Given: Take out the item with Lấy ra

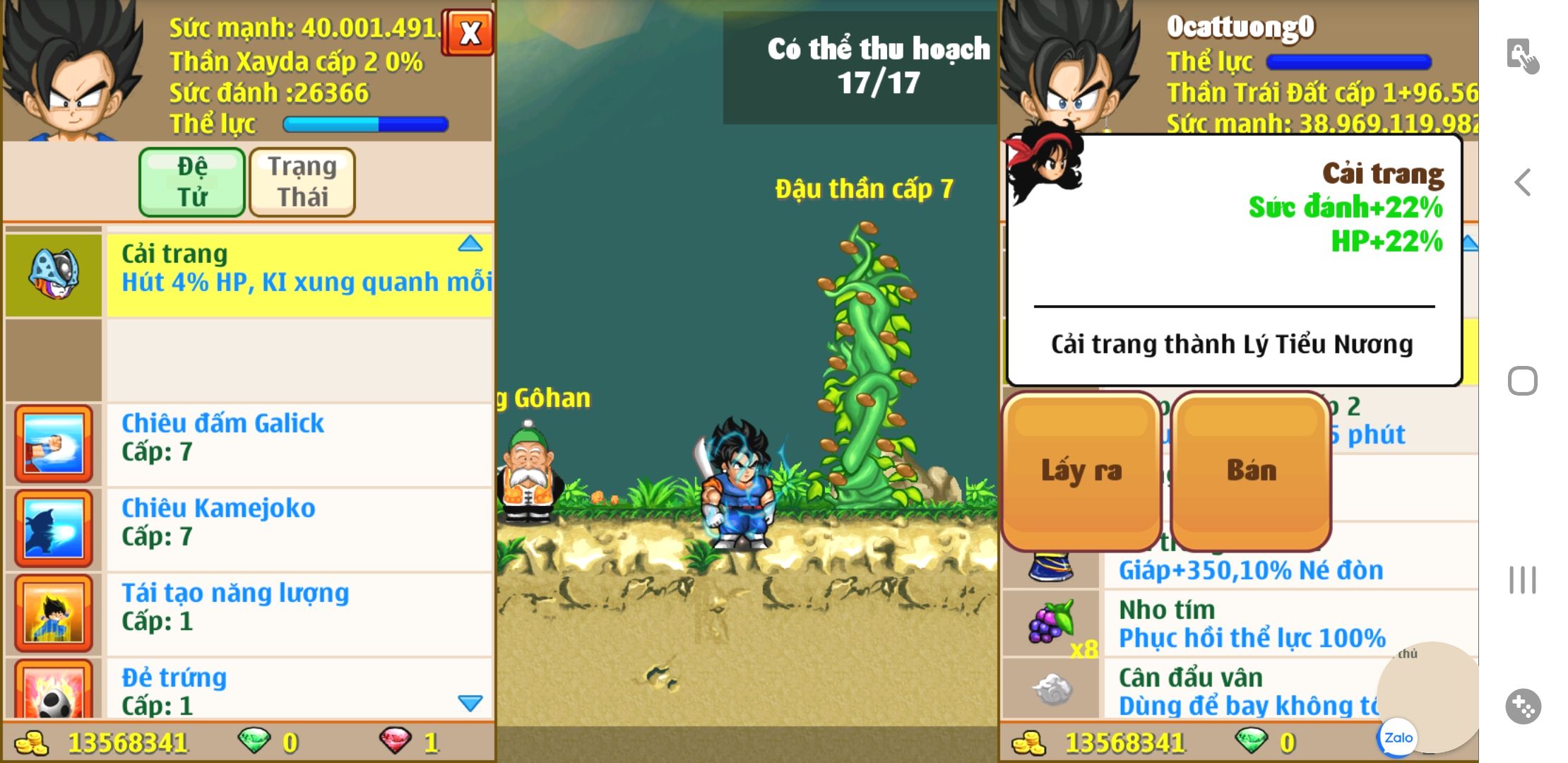Looking at the screenshot, I should [x=1081, y=471].
